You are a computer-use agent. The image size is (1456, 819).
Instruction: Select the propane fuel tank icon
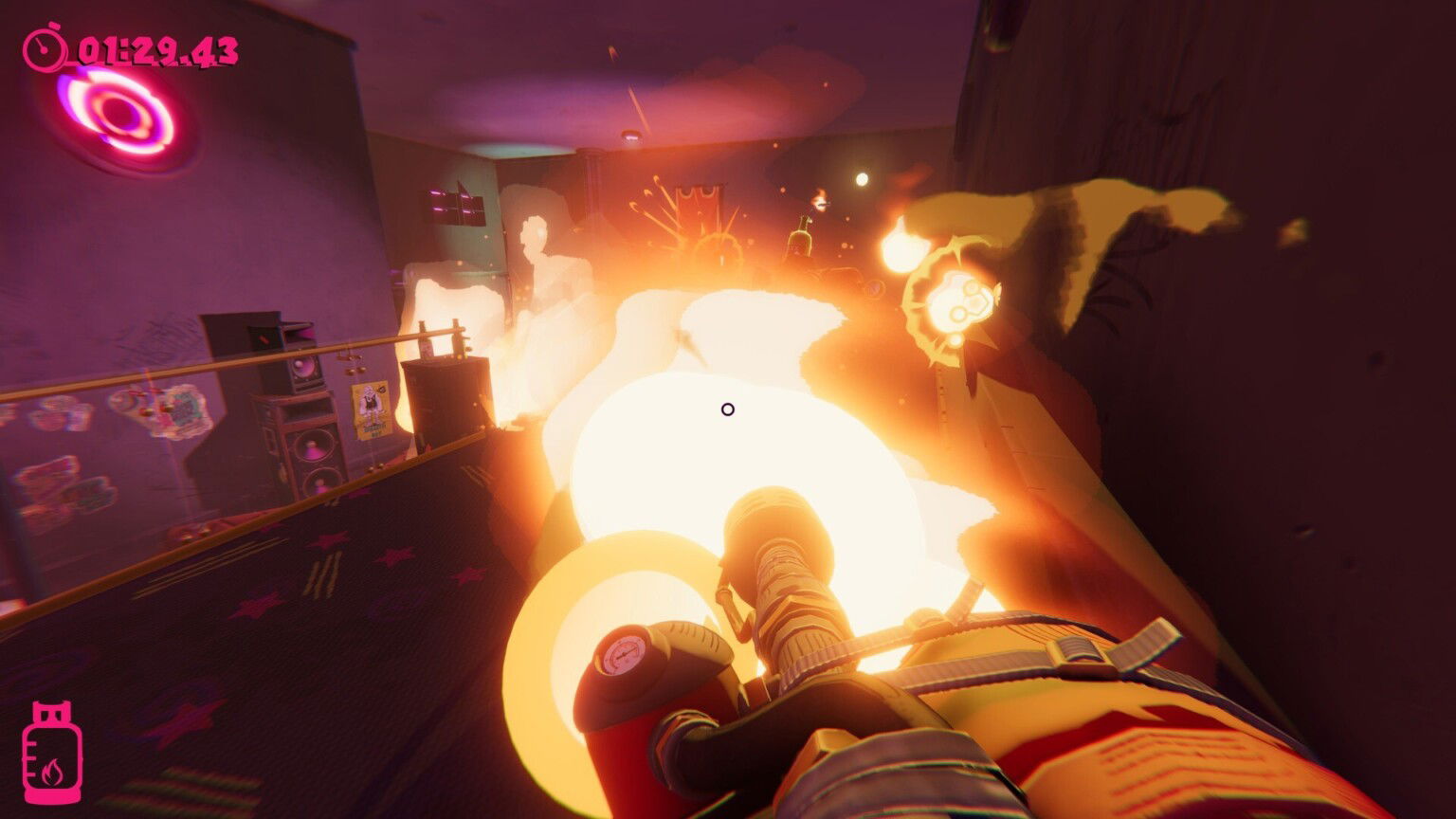point(53,749)
